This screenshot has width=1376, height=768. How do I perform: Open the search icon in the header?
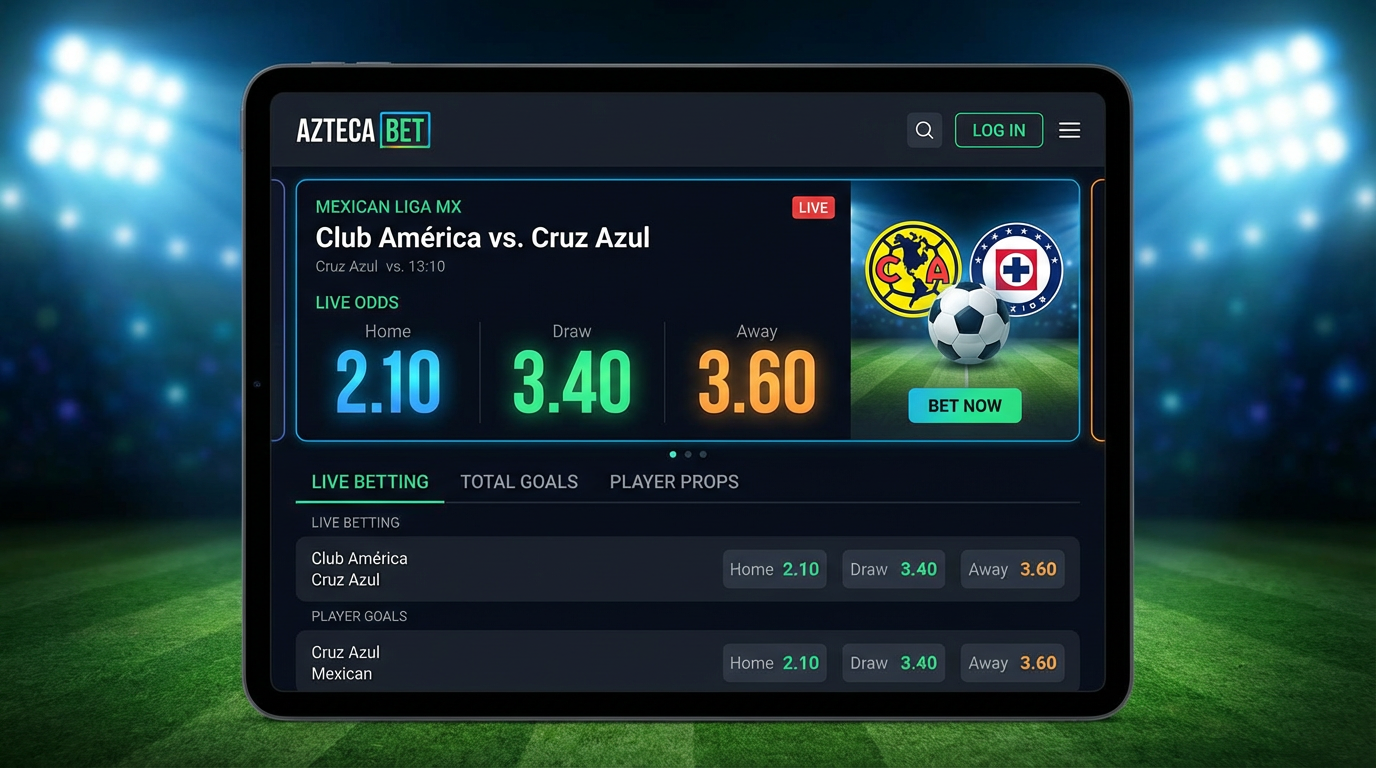coord(923,130)
